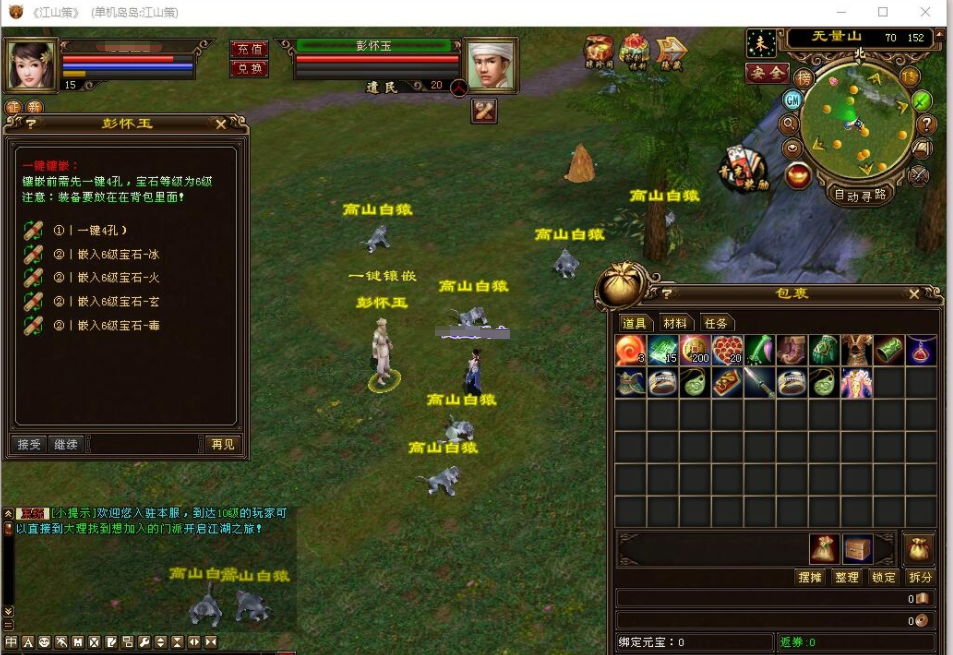This screenshot has width=953, height=655.
Task: Open 摆摊 stall mode
Action: pos(809,577)
